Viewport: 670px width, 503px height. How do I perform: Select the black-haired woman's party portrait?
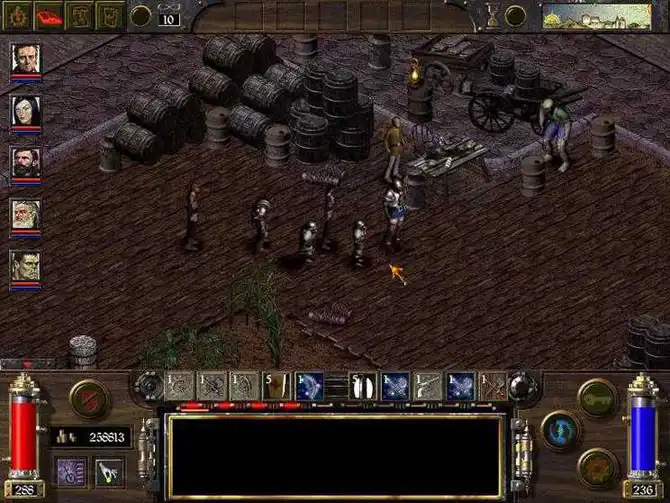click(26, 109)
